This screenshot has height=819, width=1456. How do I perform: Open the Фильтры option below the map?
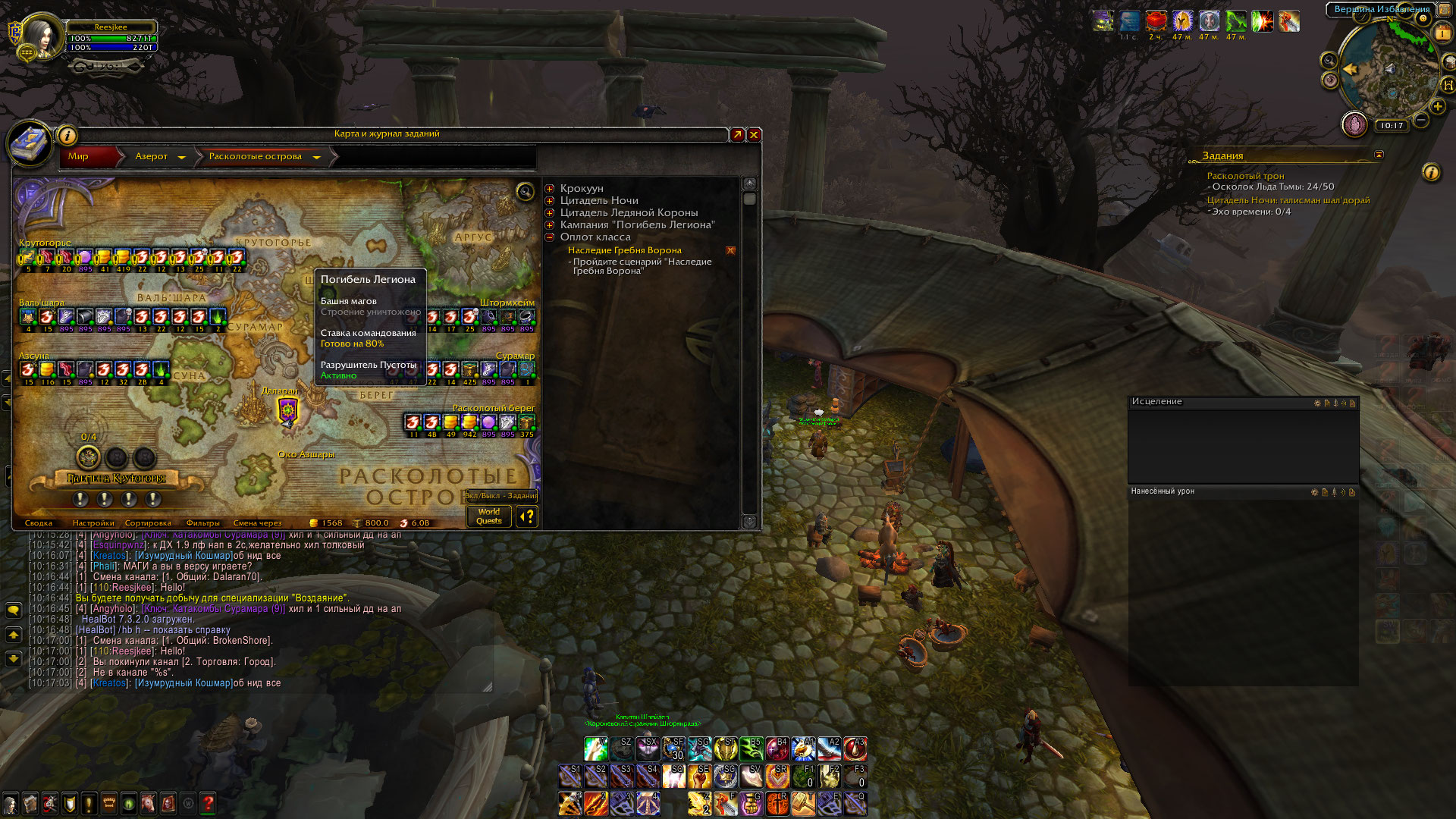click(x=202, y=523)
